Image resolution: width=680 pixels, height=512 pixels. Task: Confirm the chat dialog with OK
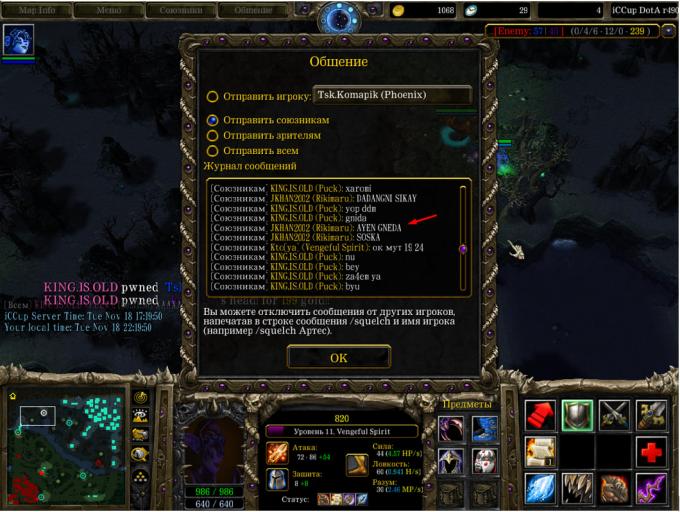tap(338, 357)
